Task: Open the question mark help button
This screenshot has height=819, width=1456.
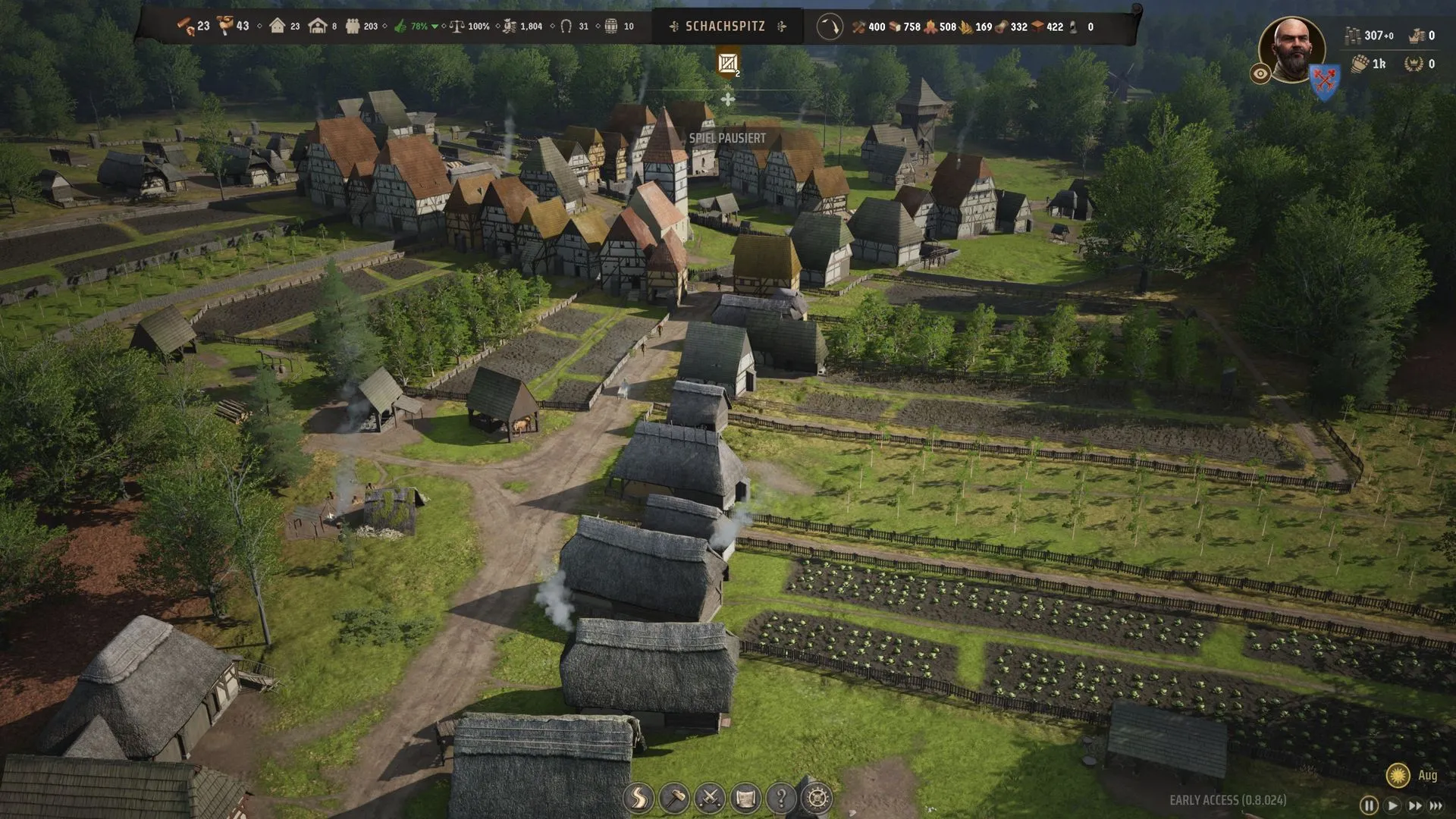Action: (781, 798)
